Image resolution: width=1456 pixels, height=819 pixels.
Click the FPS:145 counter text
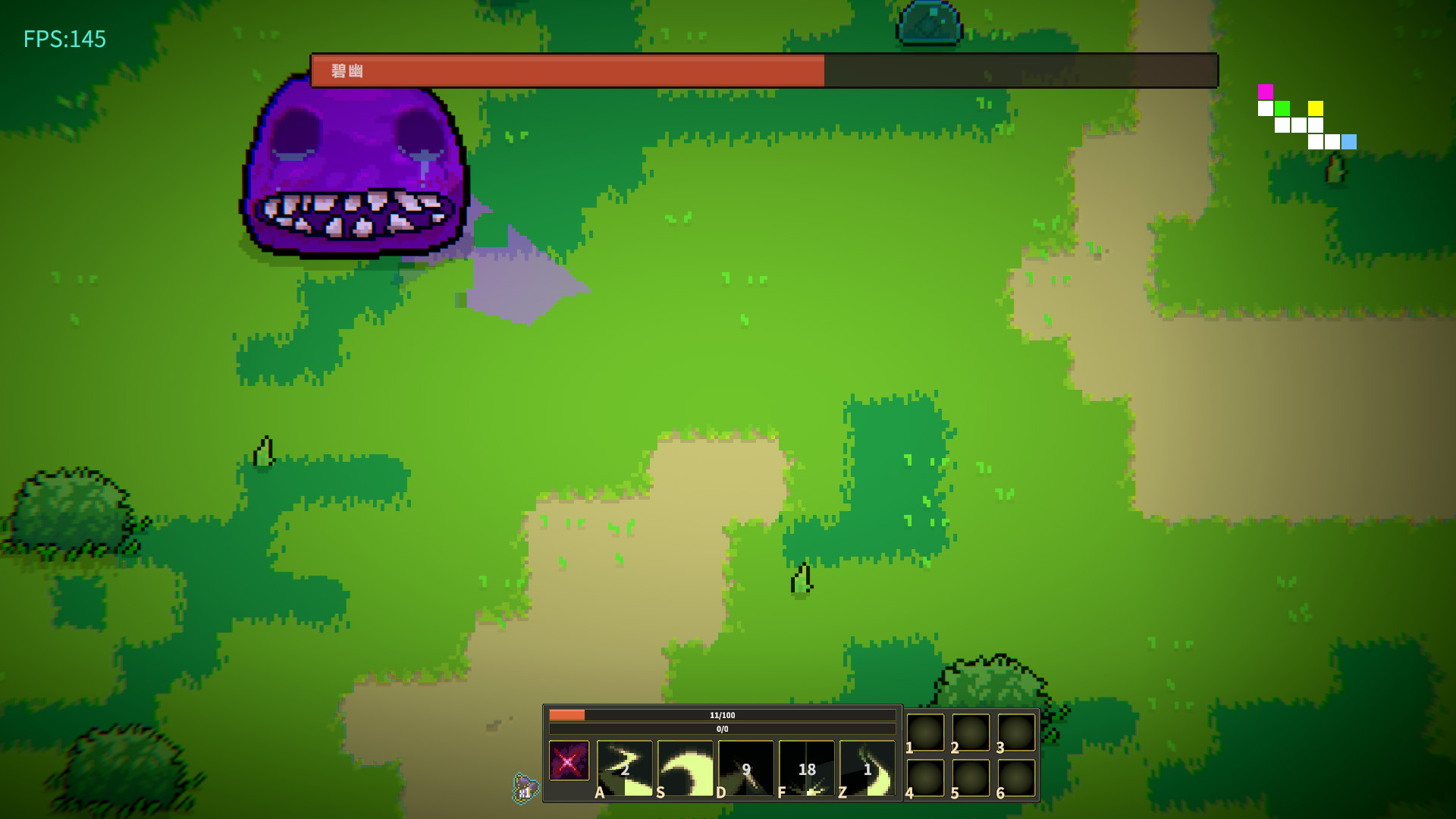pyautogui.click(x=63, y=39)
